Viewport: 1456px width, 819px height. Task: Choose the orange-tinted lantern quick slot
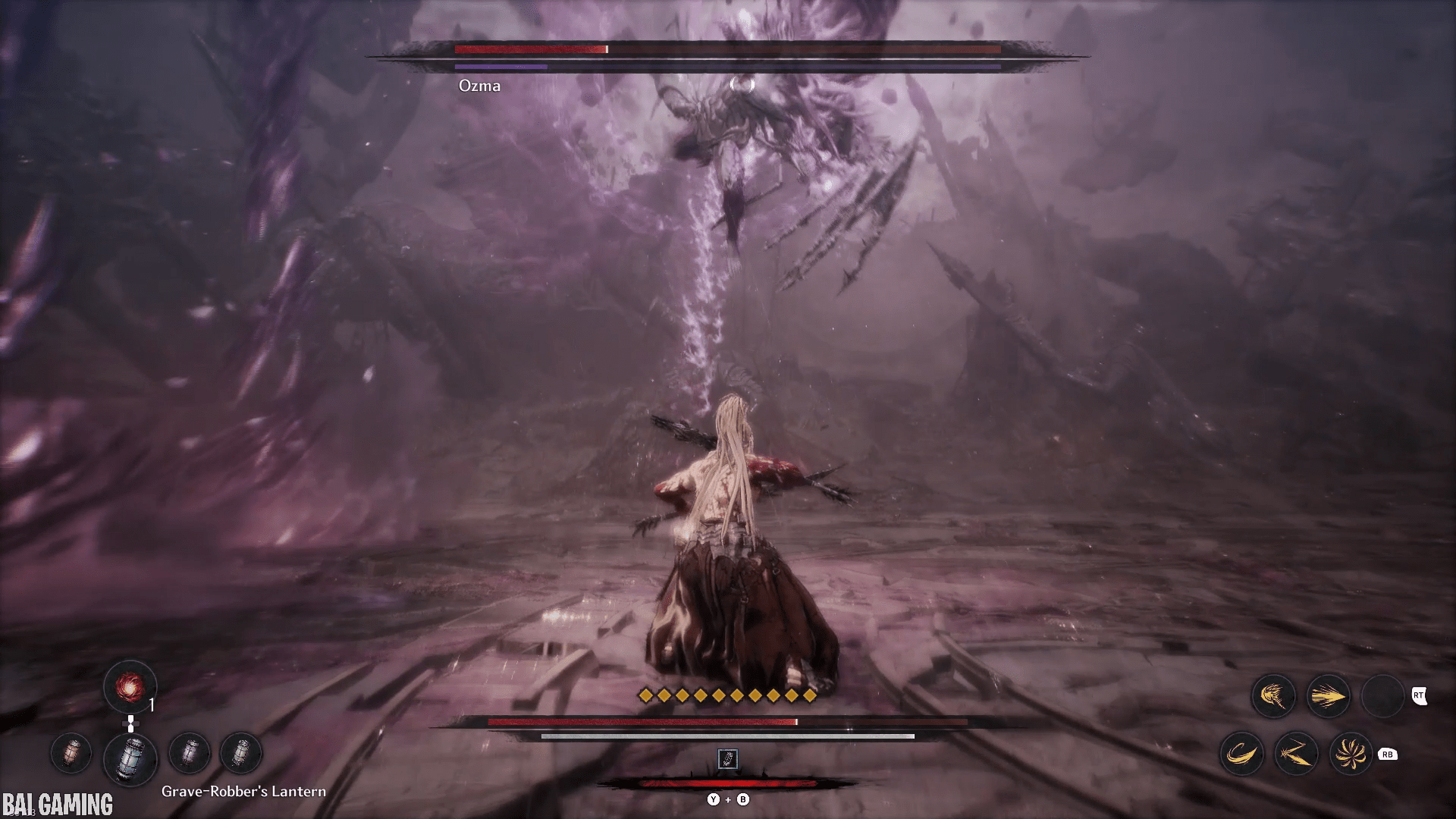[71, 754]
